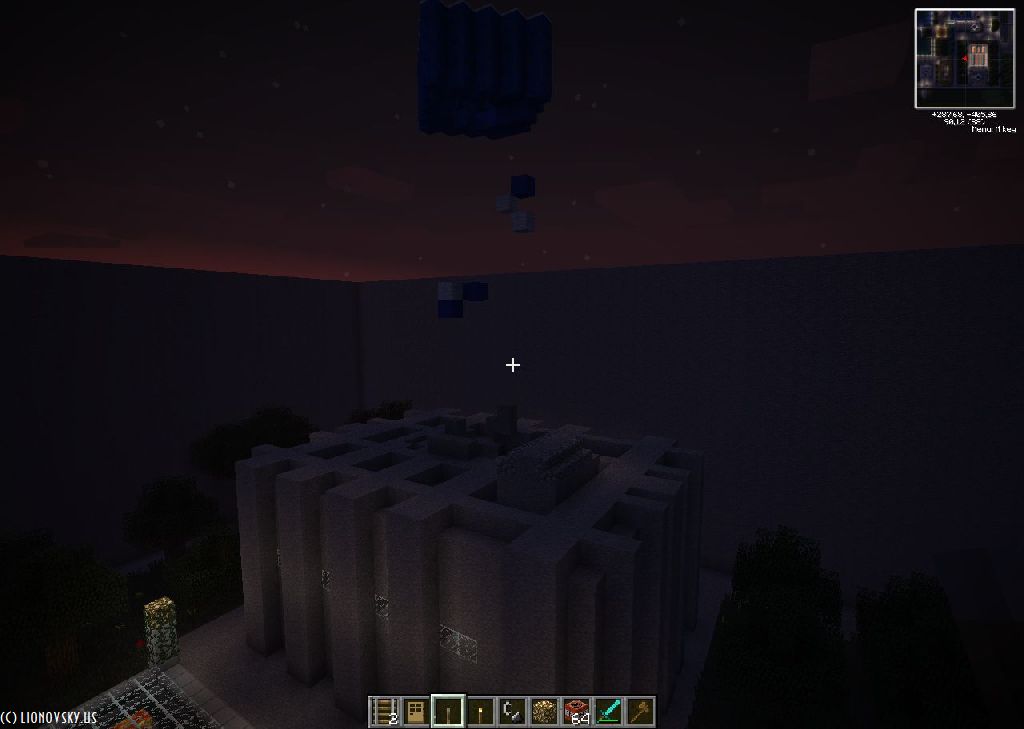Select the TNT stack of 64
Viewport: 1024px width, 729px height.
coord(576,712)
